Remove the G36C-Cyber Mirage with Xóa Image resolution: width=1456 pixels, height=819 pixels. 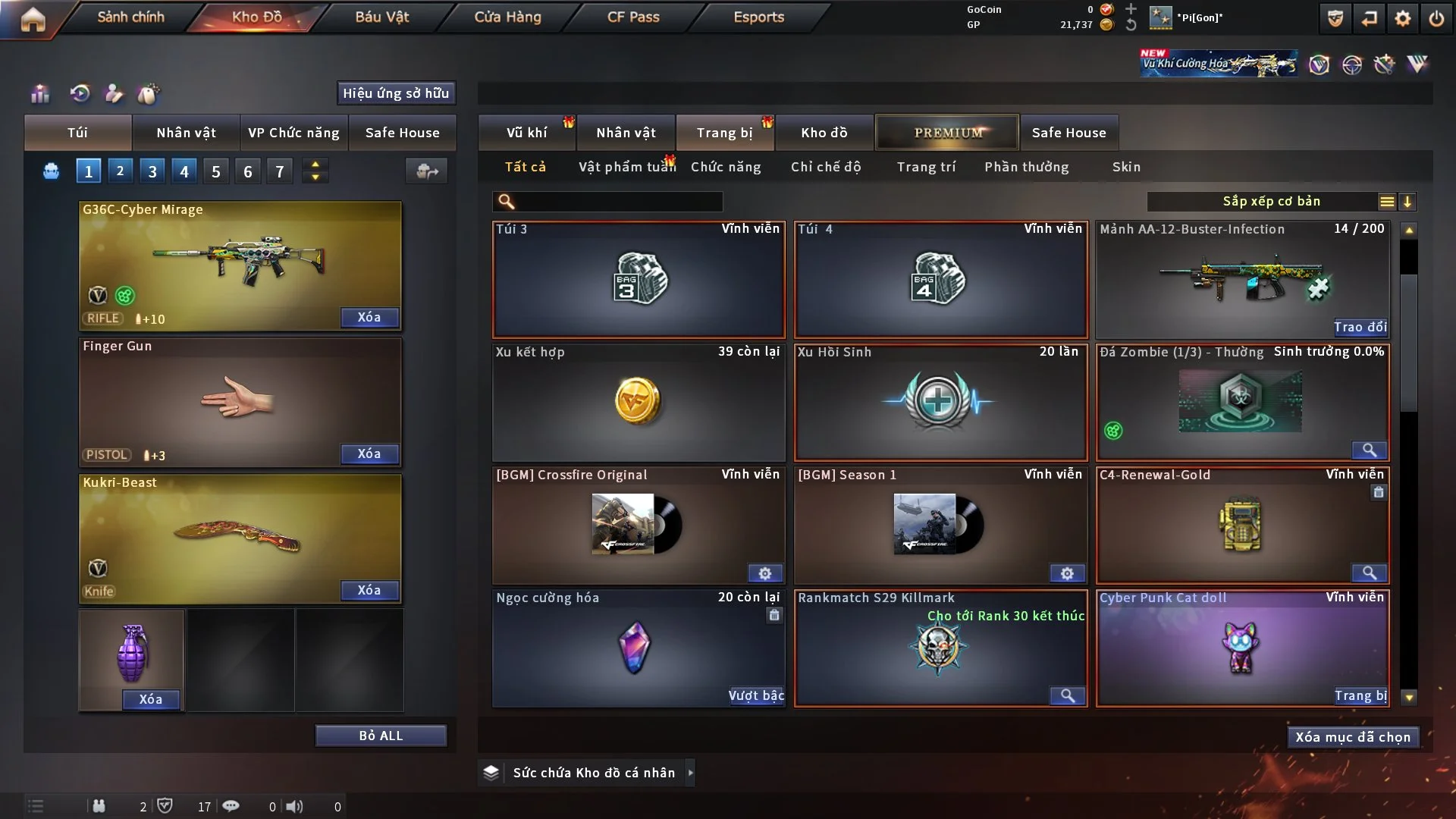[x=369, y=317]
